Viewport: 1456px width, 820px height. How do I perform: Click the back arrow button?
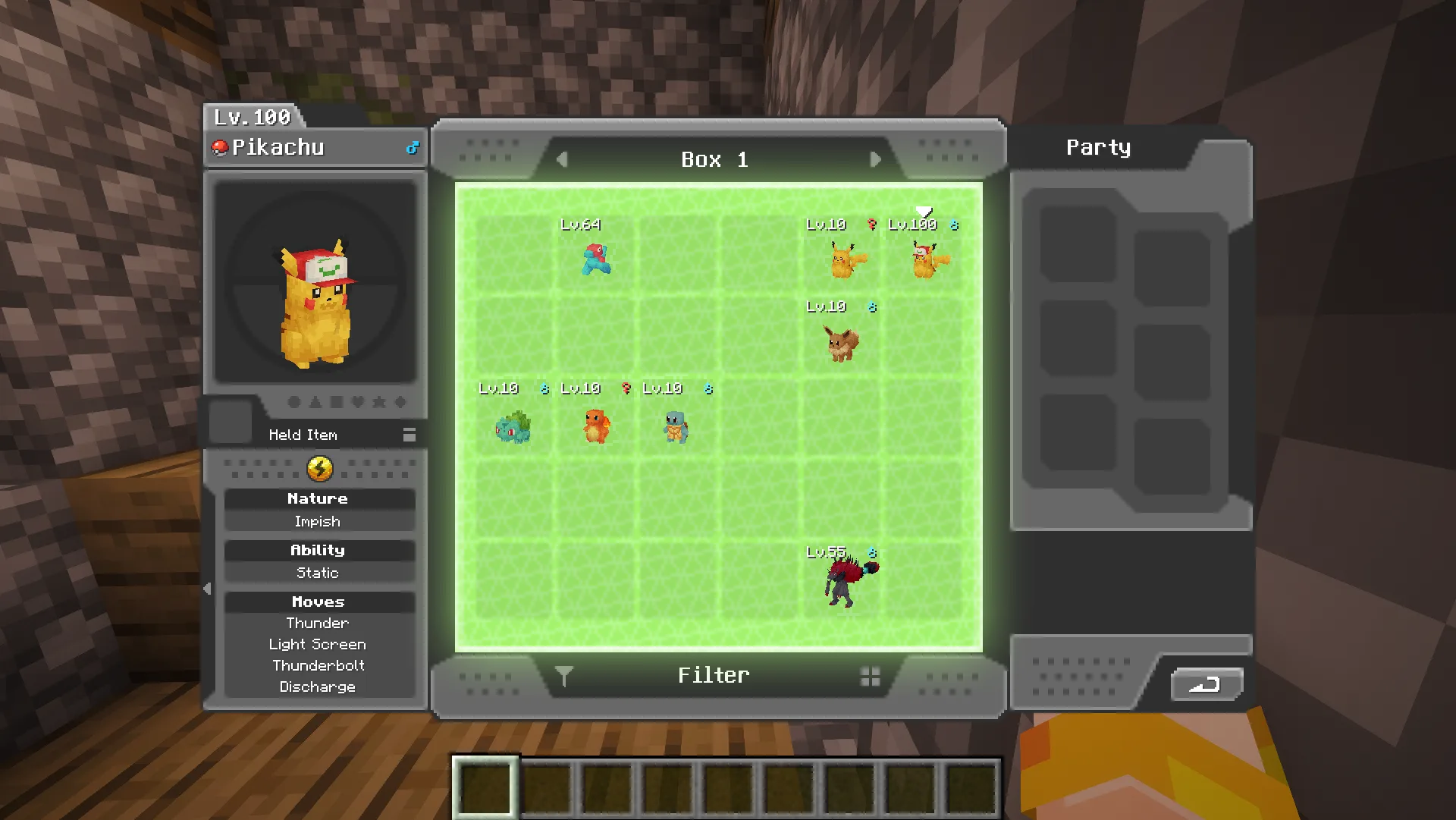(x=1206, y=685)
